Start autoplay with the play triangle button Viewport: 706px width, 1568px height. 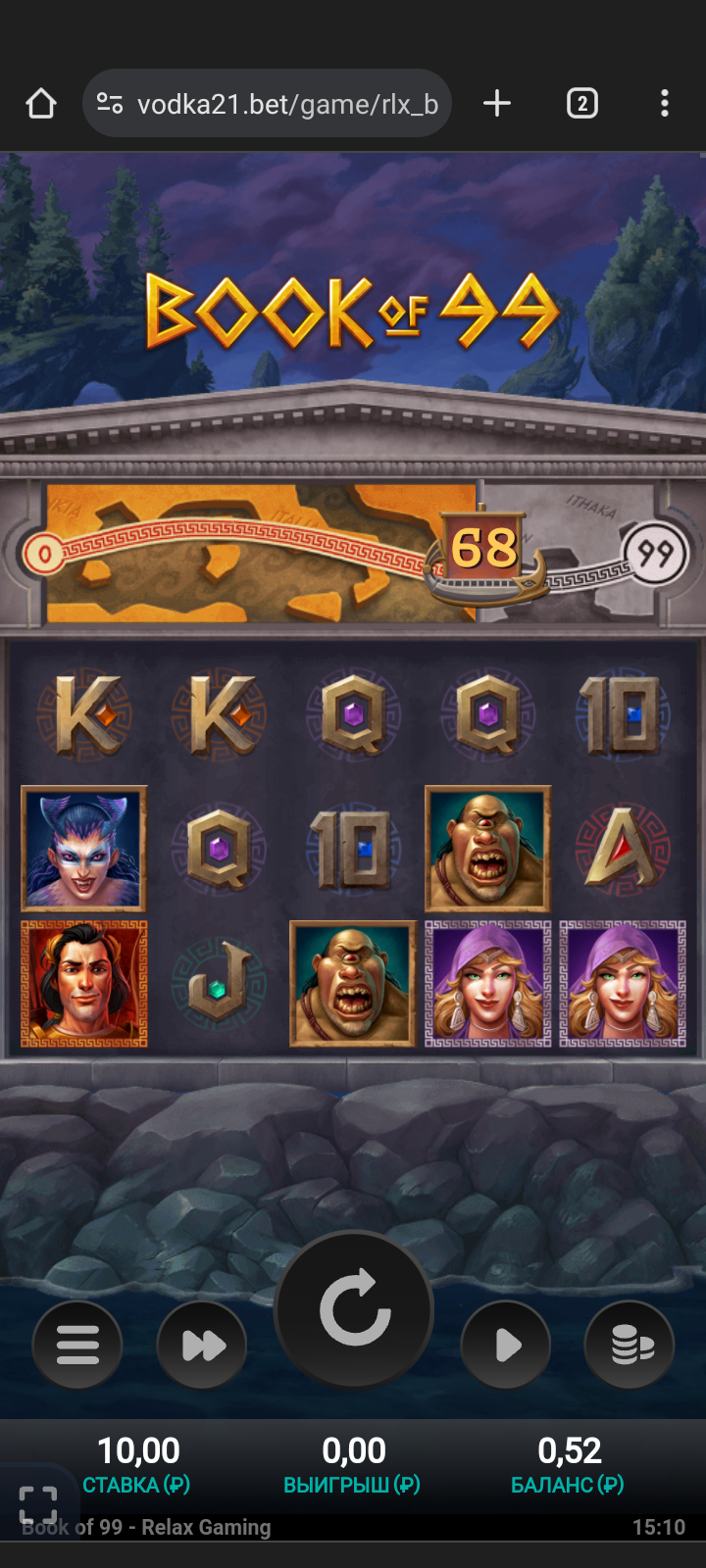(x=506, y=1345)
